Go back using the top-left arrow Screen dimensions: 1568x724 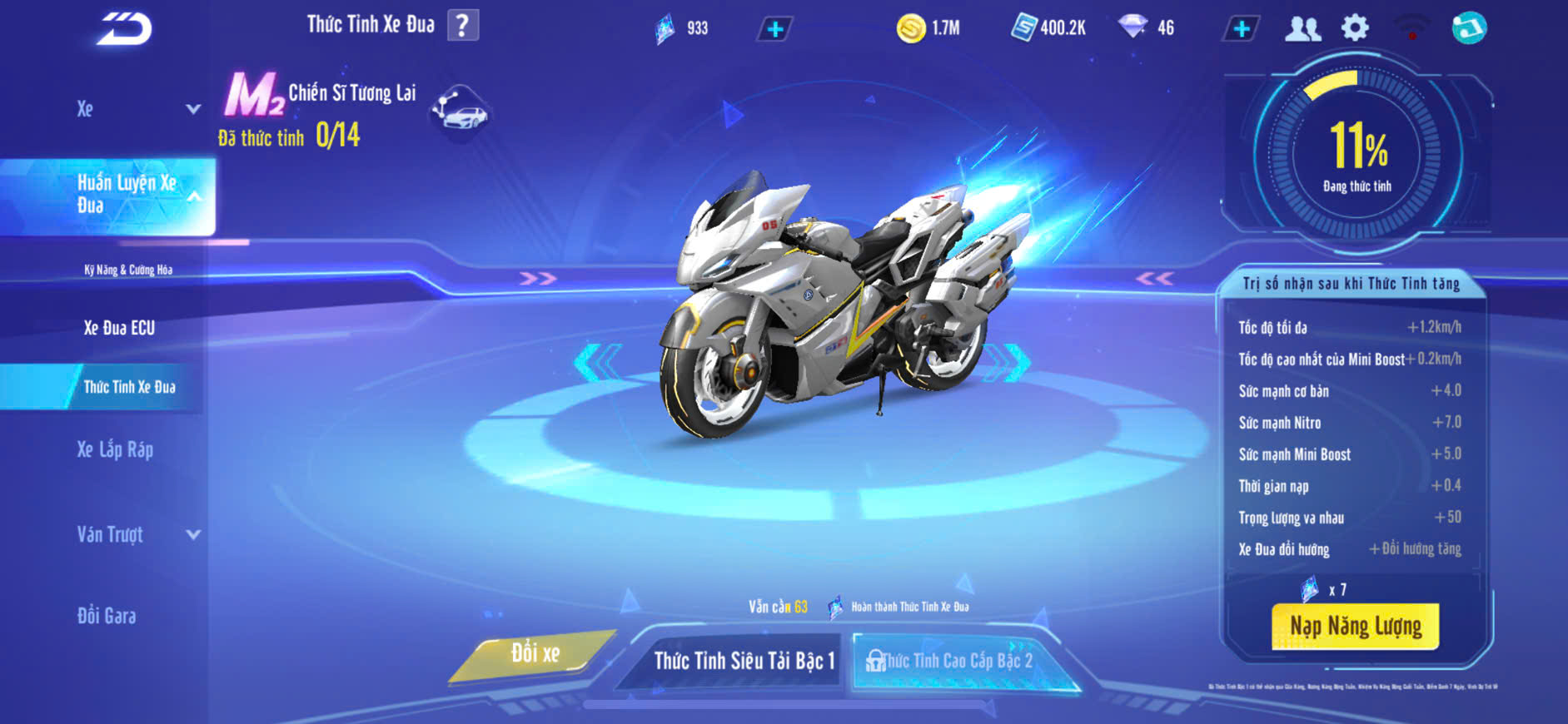[x=125, y=29]
